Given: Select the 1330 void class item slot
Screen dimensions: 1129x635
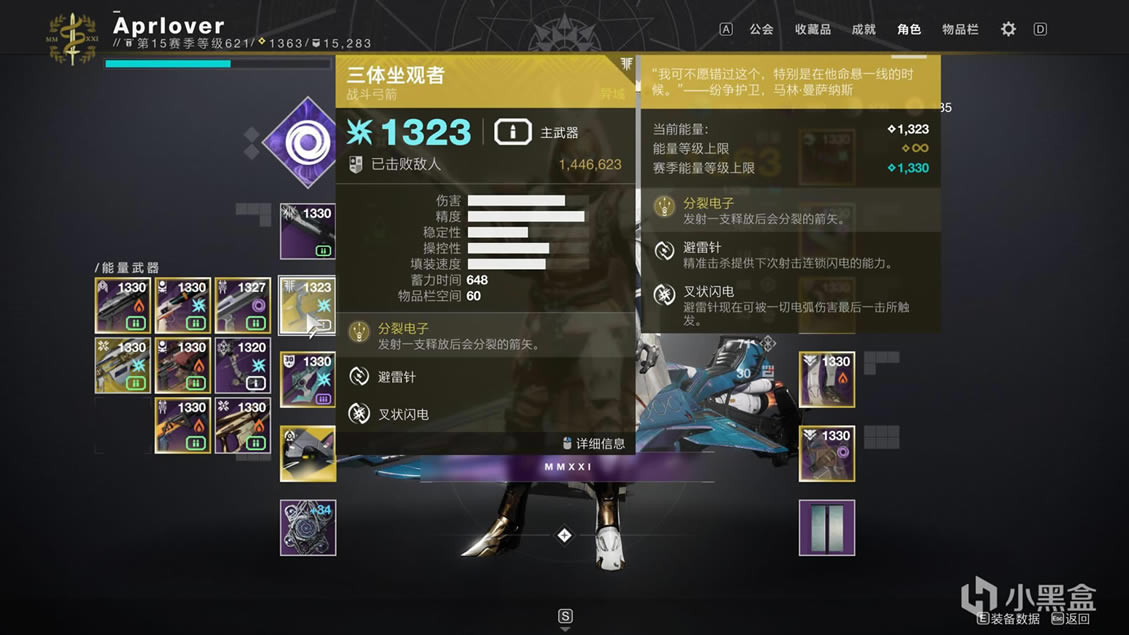Looking at the screenshot, I should point(827,454).
